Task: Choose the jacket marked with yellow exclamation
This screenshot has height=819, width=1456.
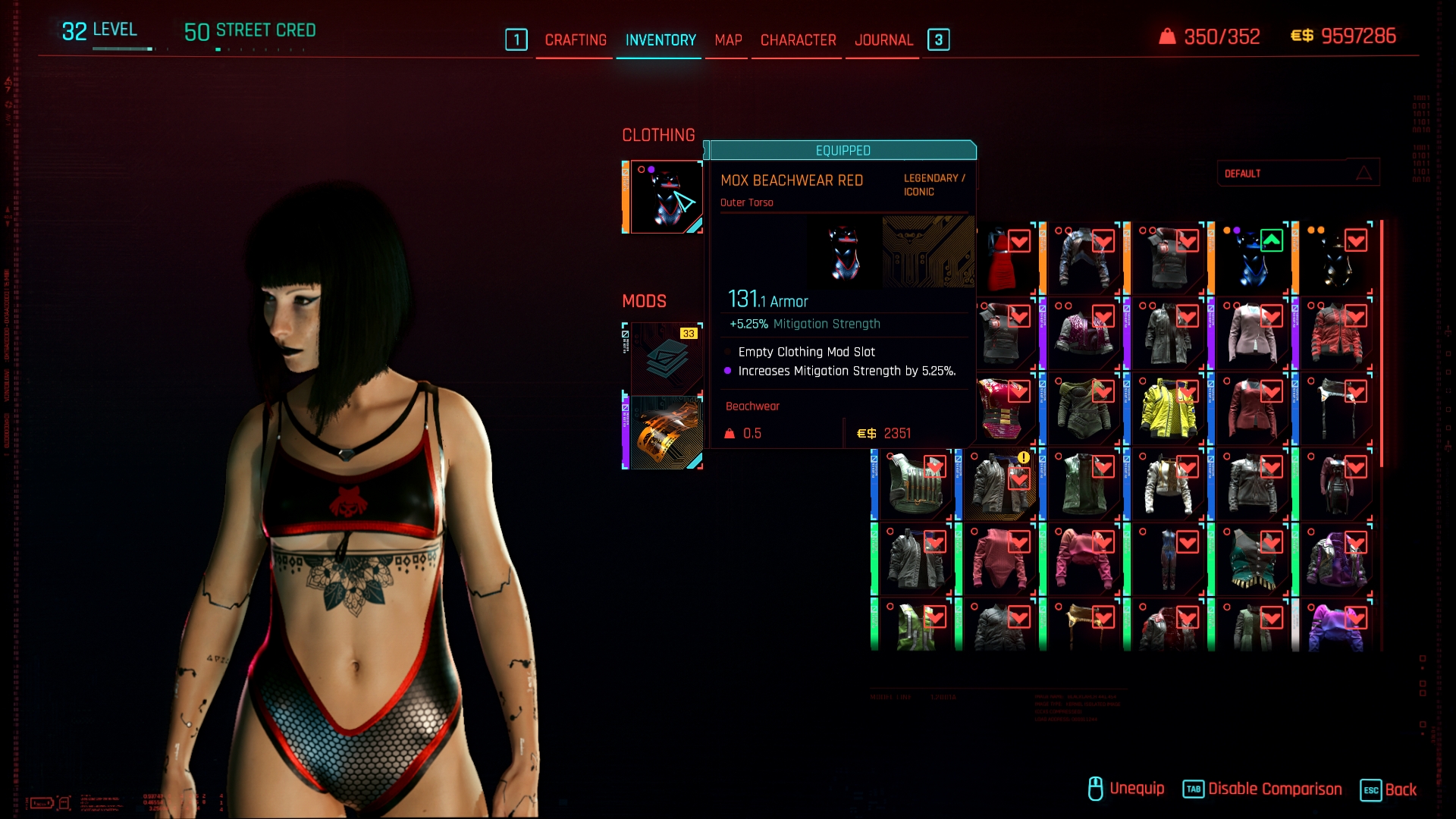Action: pos(999,485)
